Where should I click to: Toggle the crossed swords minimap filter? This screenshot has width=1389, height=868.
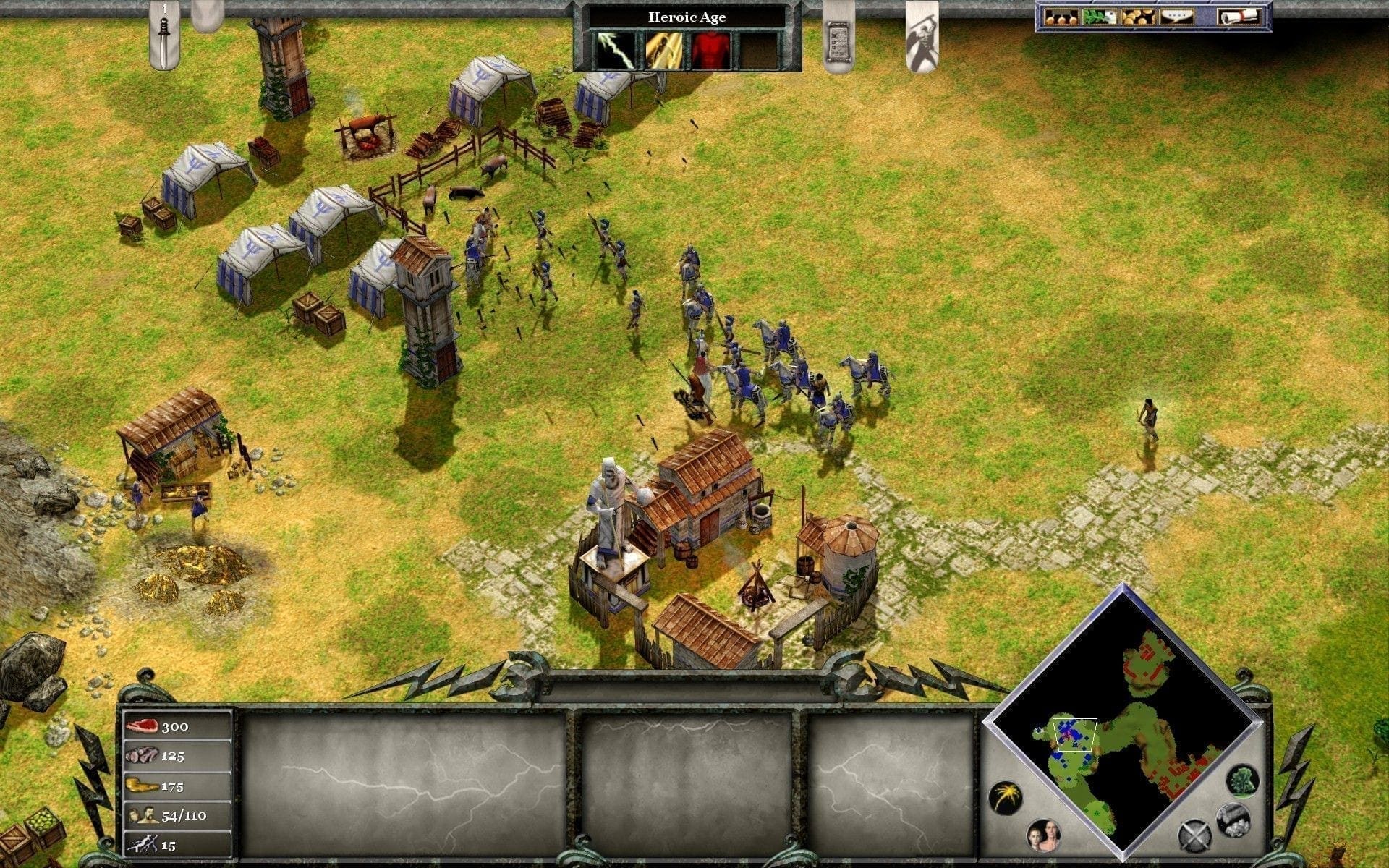pyautogui.click(x=1194, y=837)
